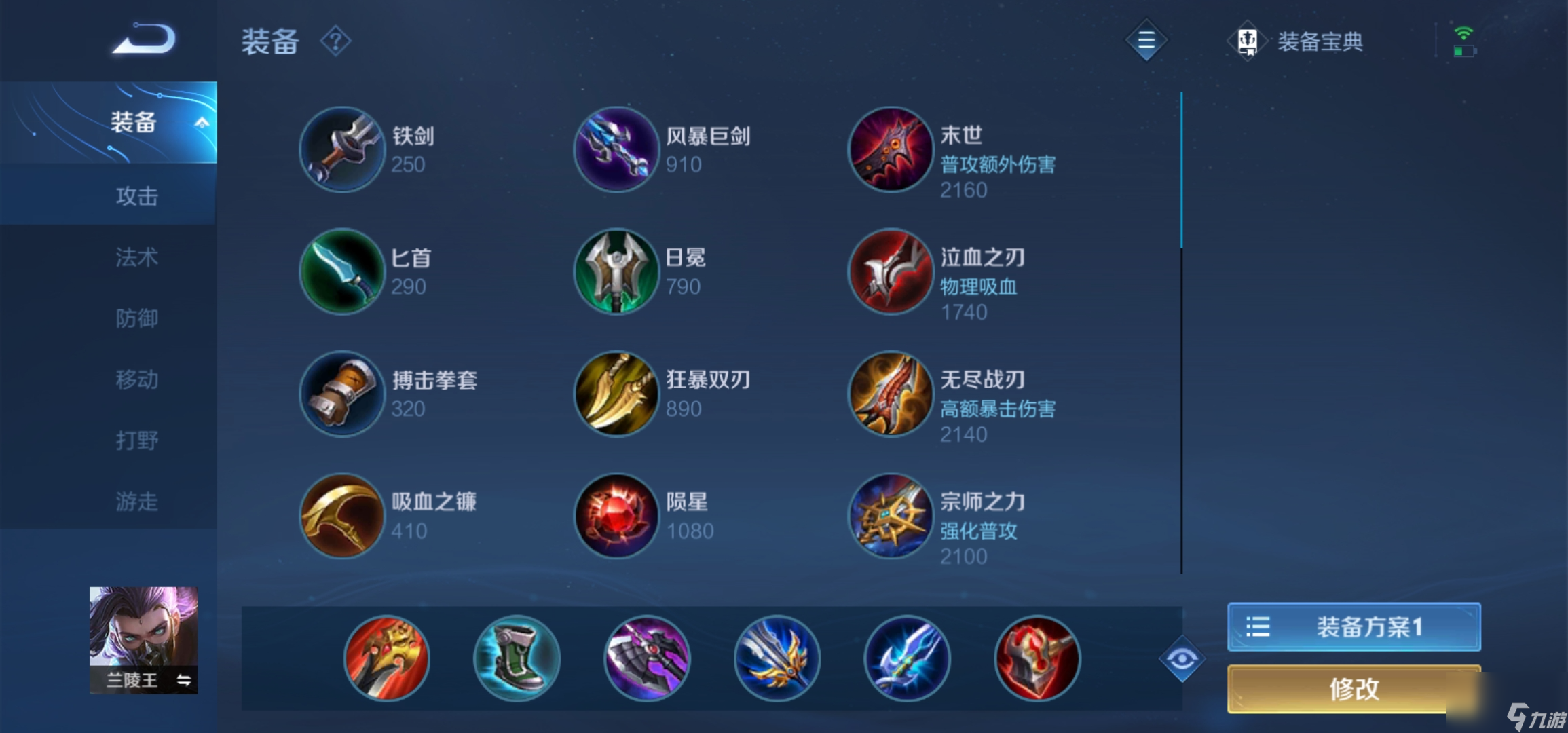This screenshot has width=1568, height=733.
Task: Toggle the eye preview icon near equipped items
Action: click(1182, 658)
